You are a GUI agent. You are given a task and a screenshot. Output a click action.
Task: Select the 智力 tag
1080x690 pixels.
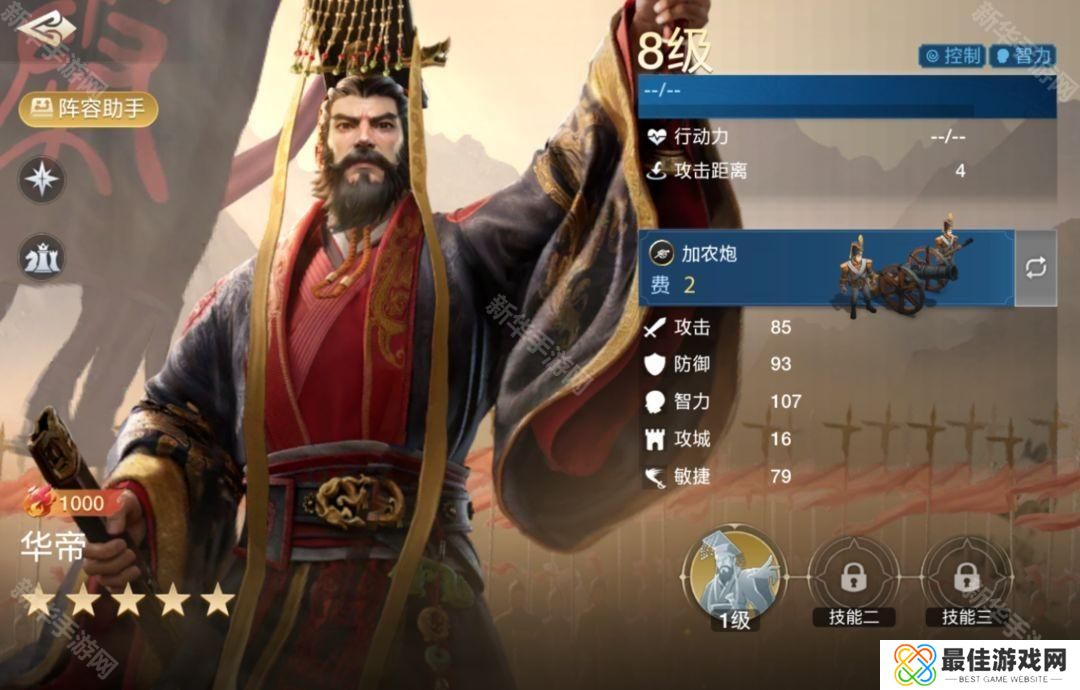(x=1022, y=56)
